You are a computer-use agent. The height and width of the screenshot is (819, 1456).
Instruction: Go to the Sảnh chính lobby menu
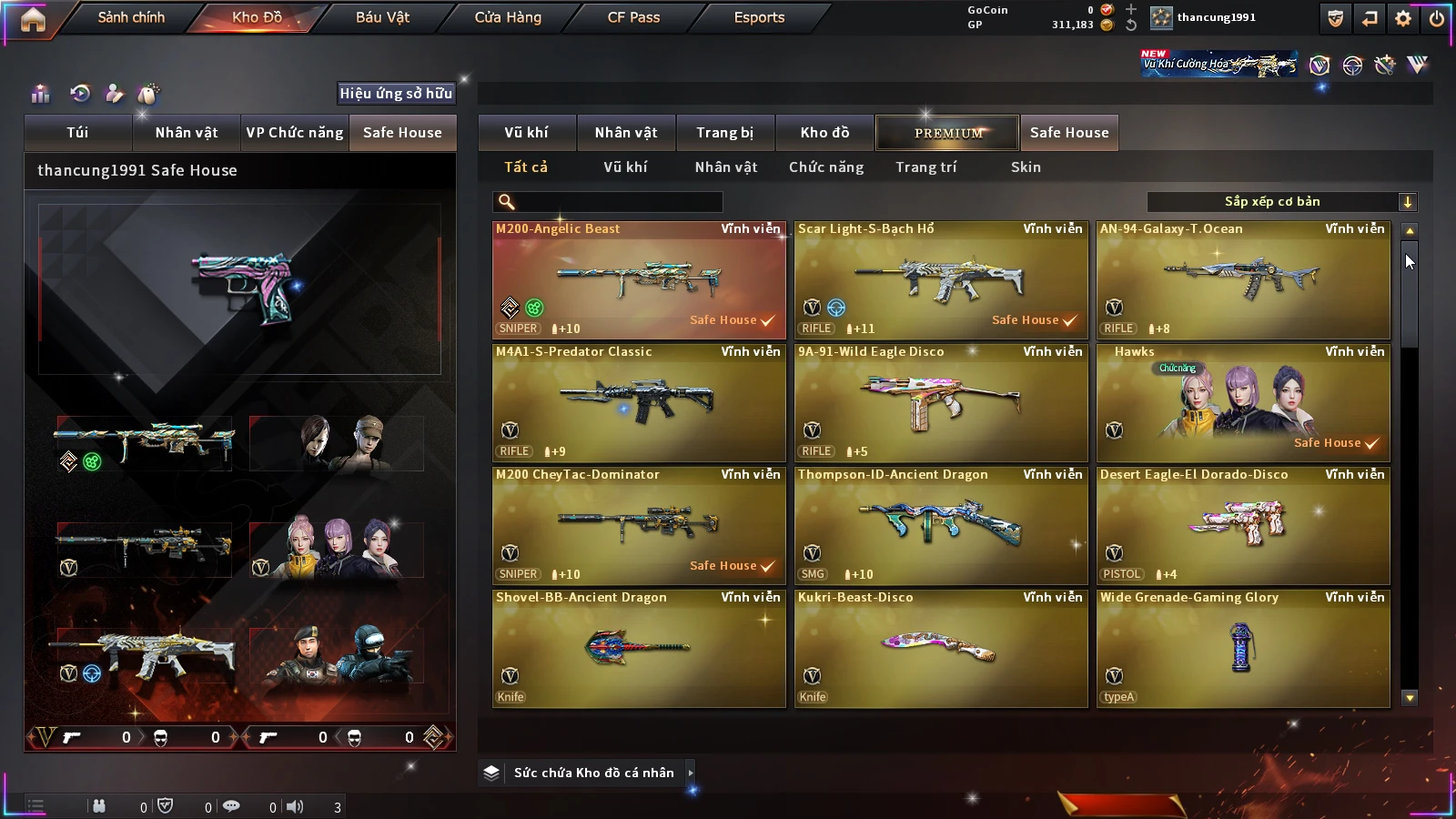pyautogui.click(x=131, y=17)
